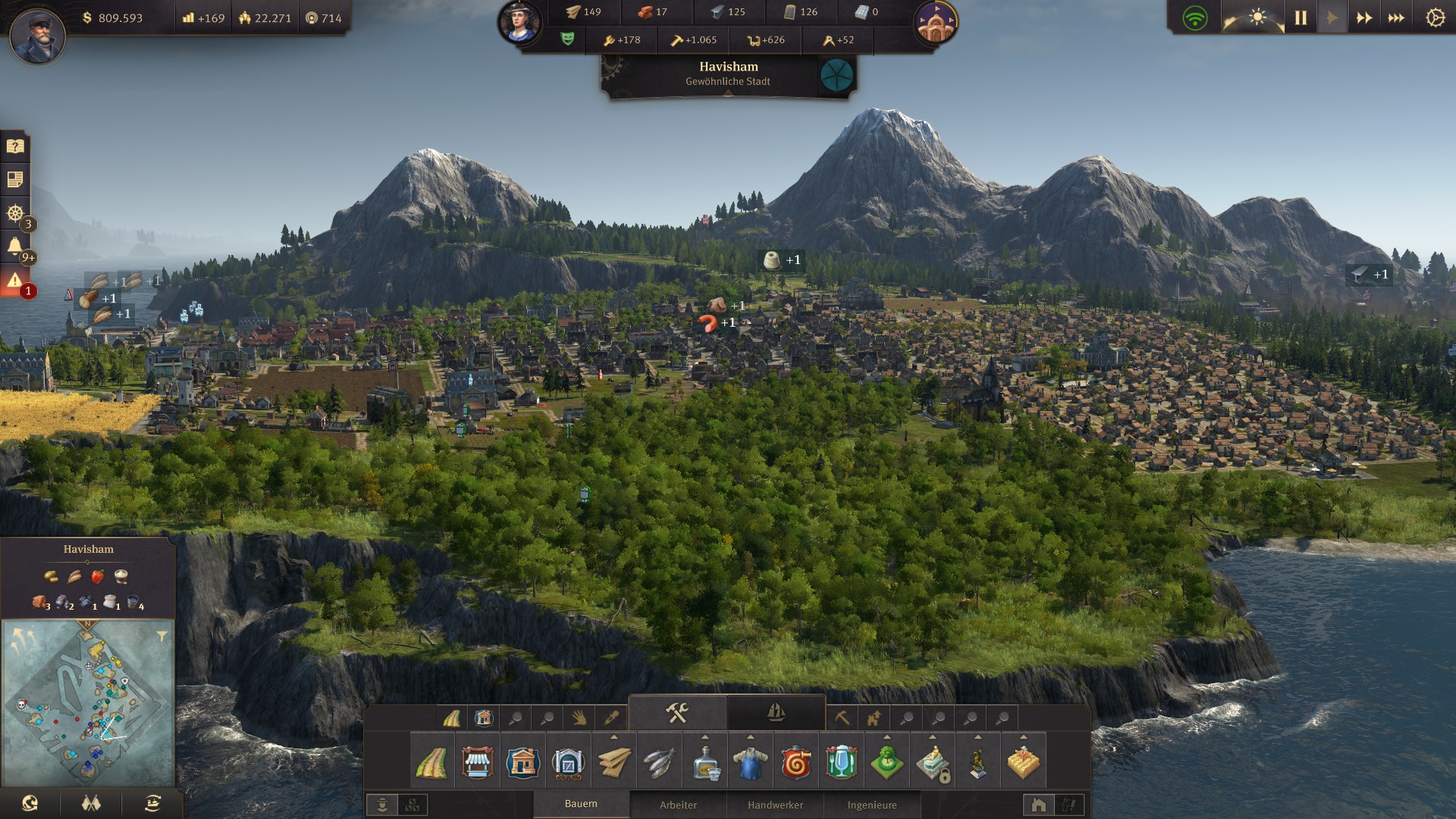This screenshot has height=819, width=1456.
Task: Open the diplomacy crossed flags menu
Action: click(x=91, y=804)
